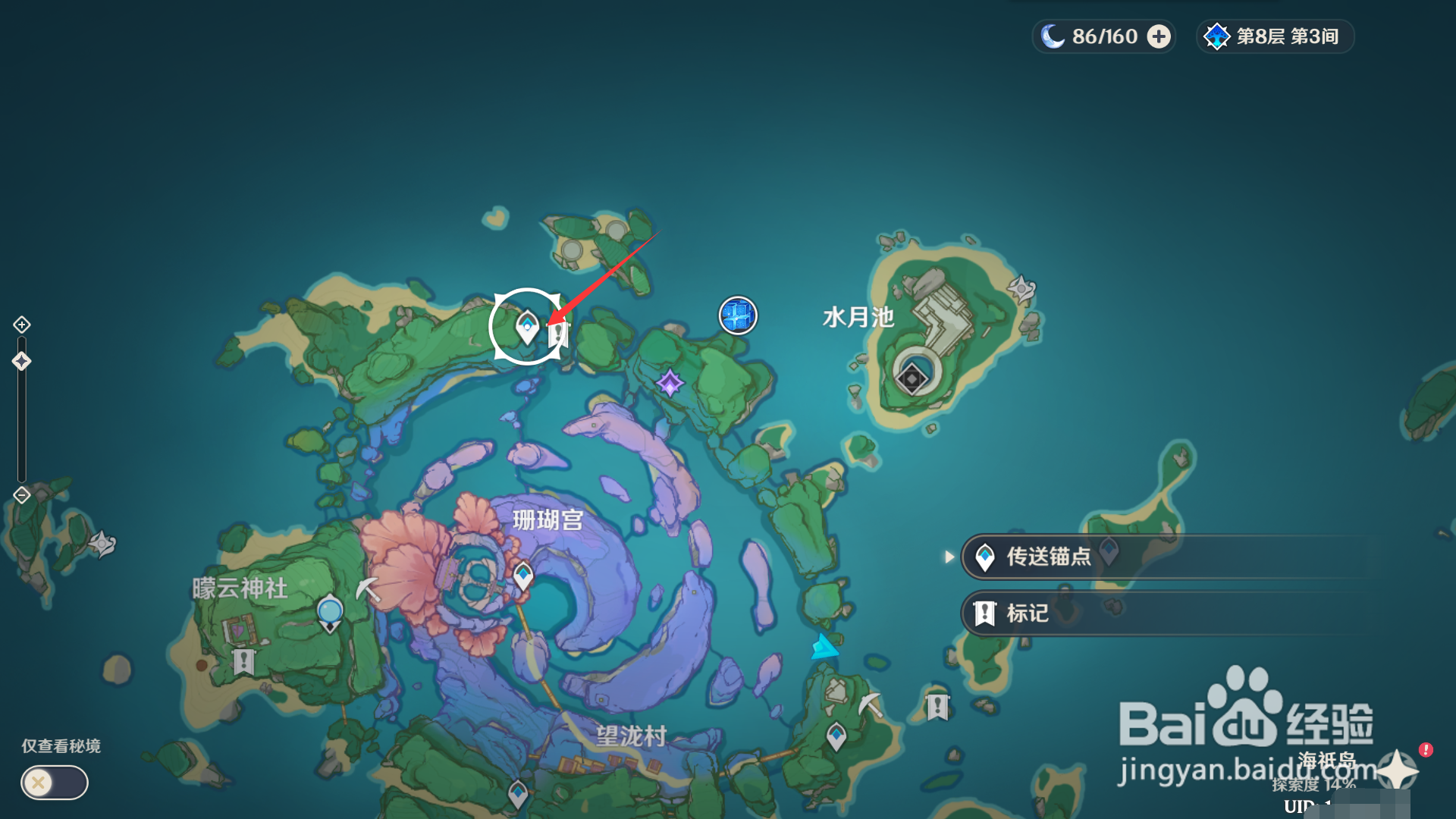This screenshot has width=1456, height=819.
Task: Click the teleport anchor near 珊瑚宫
Action: coord(523,575)
